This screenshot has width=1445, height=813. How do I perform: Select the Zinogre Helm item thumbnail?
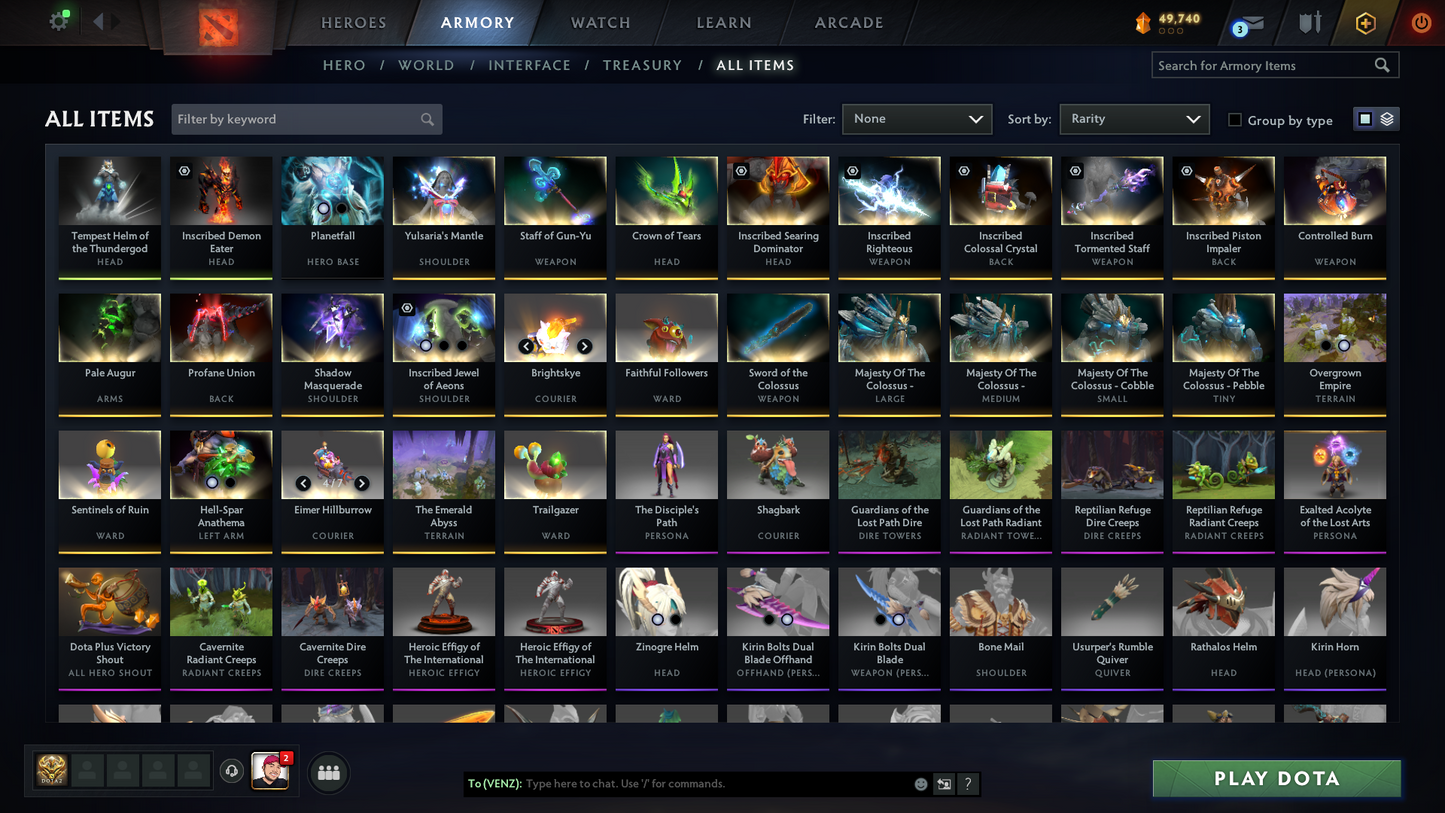(x=666, y=601)
